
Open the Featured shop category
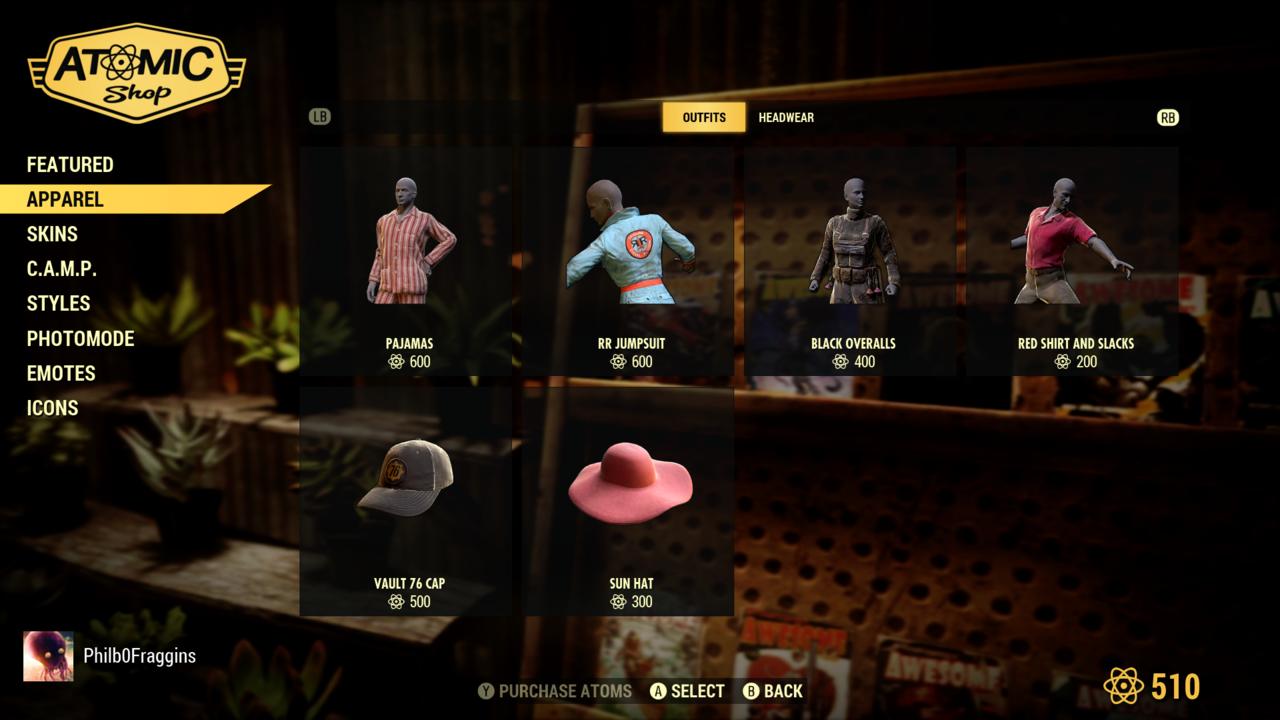[70, 165]
